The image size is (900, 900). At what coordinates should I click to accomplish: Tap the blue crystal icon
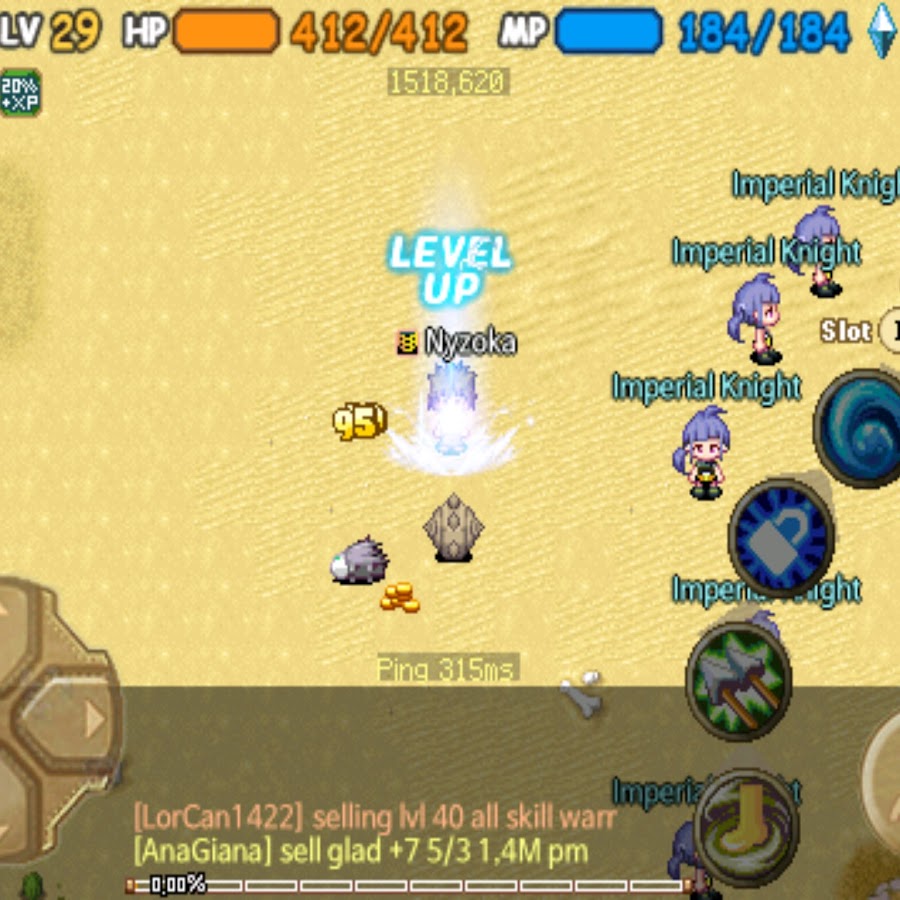point(882,30)
